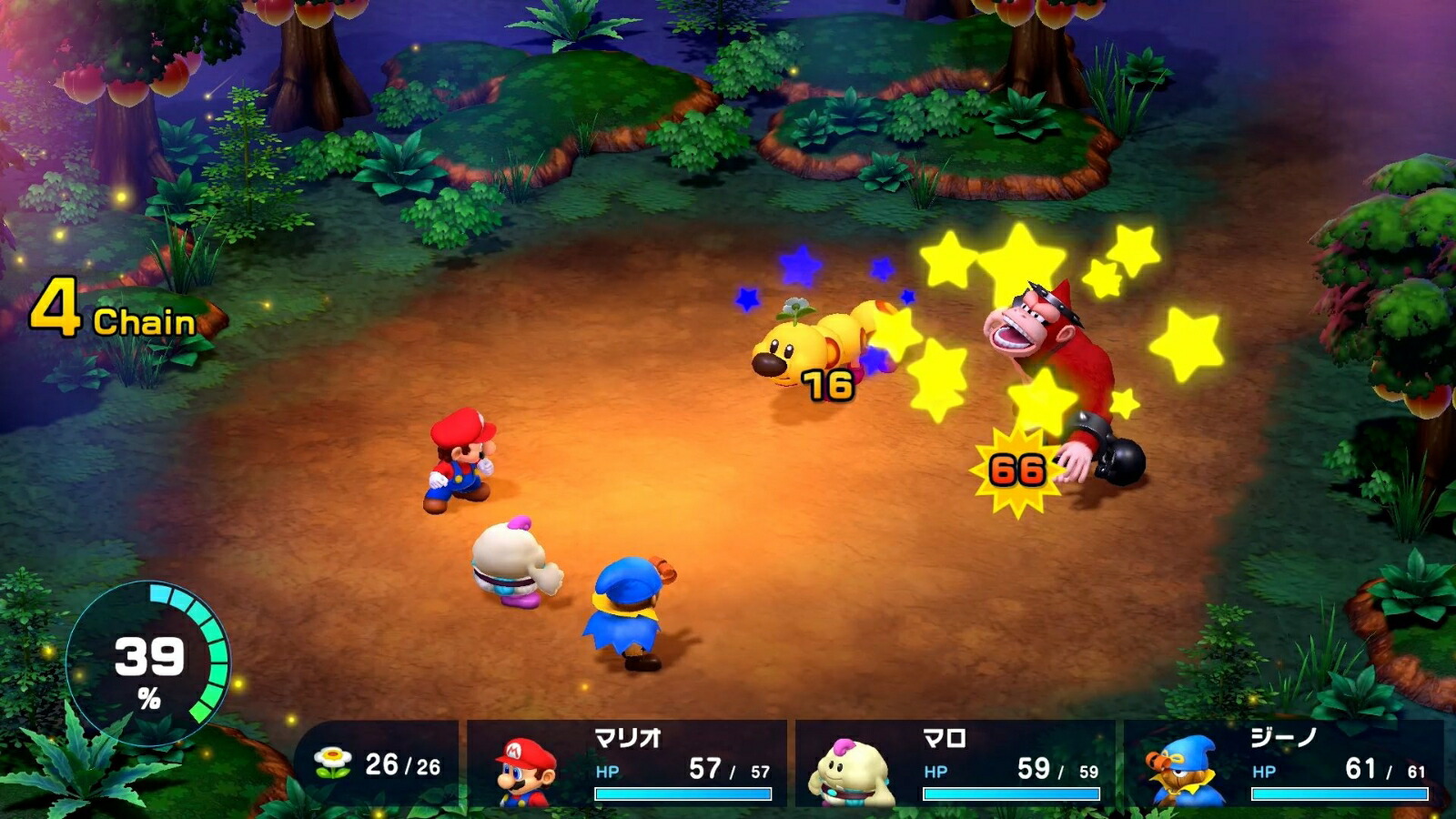
Task: Click the flower point icon
Action: tap(335, 758)
